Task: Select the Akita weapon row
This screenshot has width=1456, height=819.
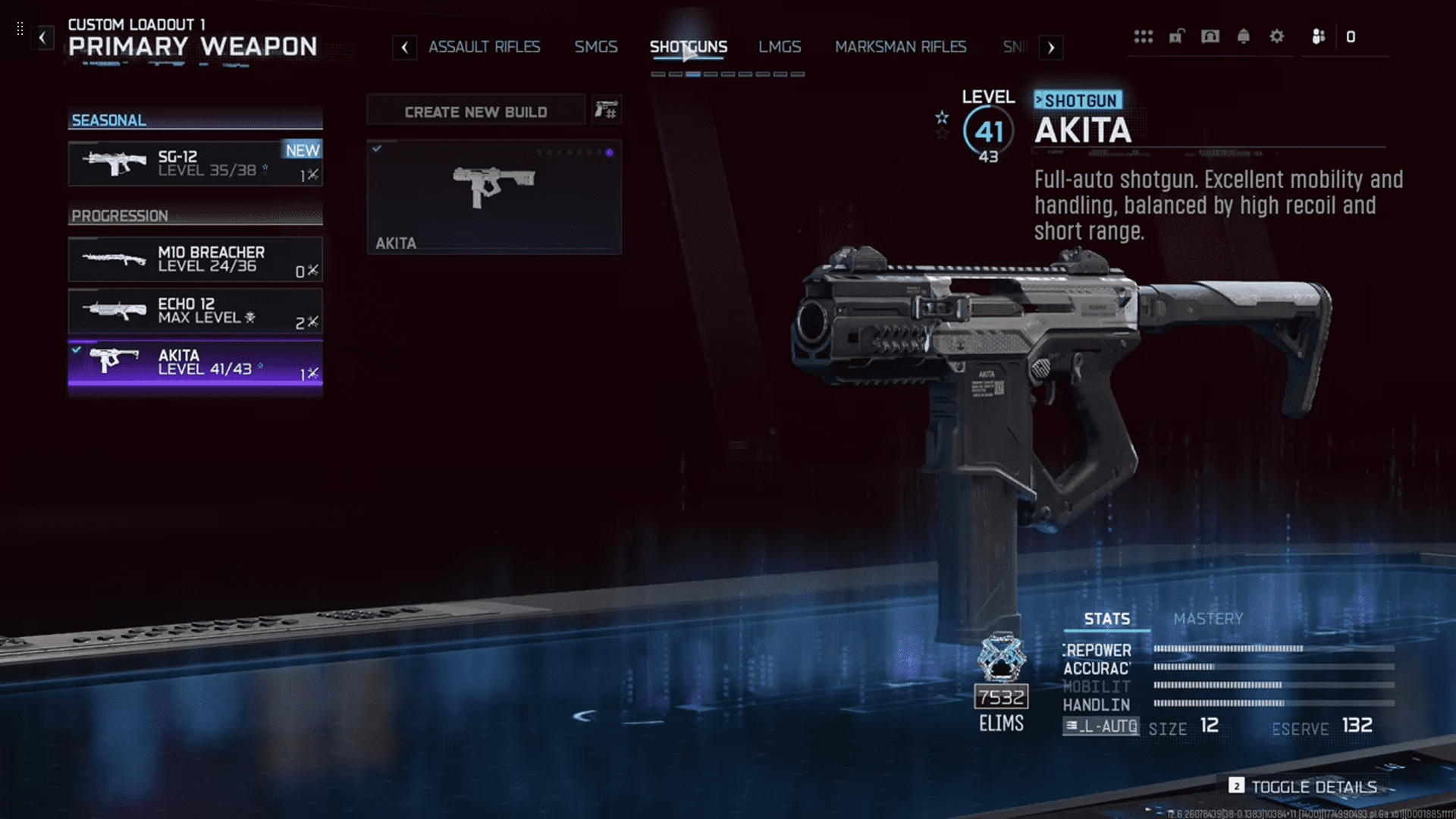Action: click(x=195, y=362)
